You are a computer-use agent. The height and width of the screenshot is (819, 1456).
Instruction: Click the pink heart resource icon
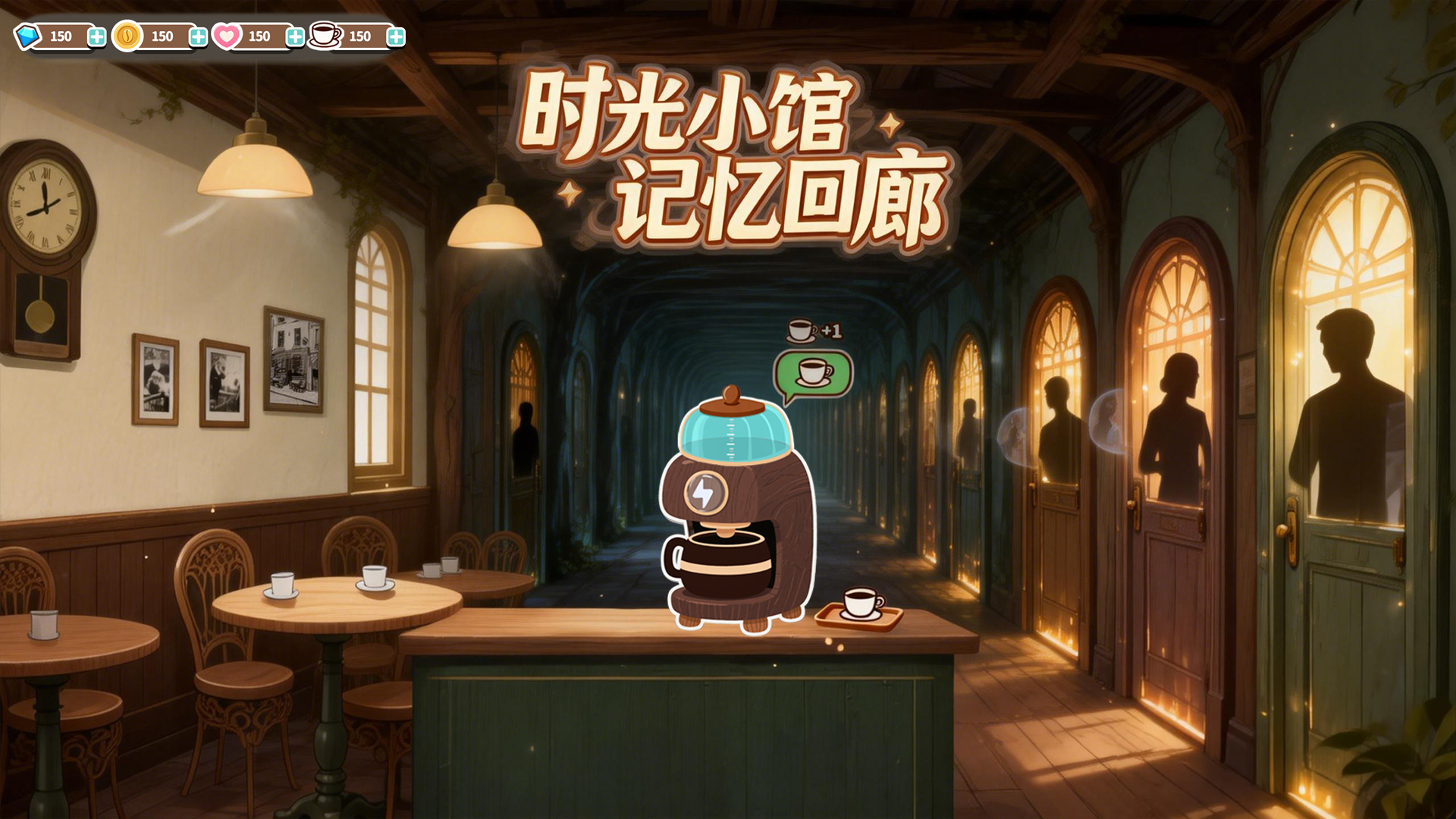227,36
